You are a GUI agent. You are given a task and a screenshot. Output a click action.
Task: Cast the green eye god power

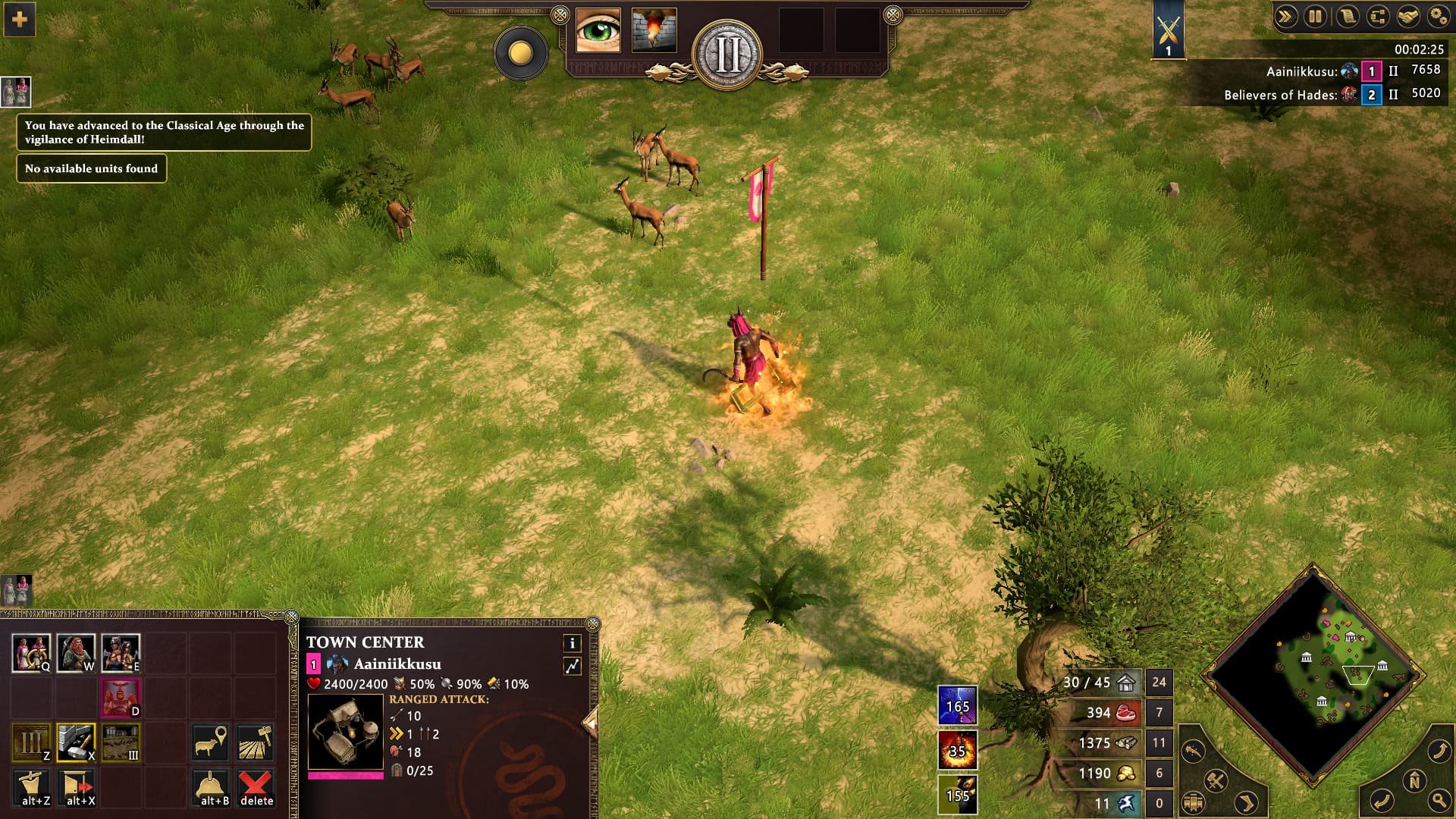(x=598, y=30)
